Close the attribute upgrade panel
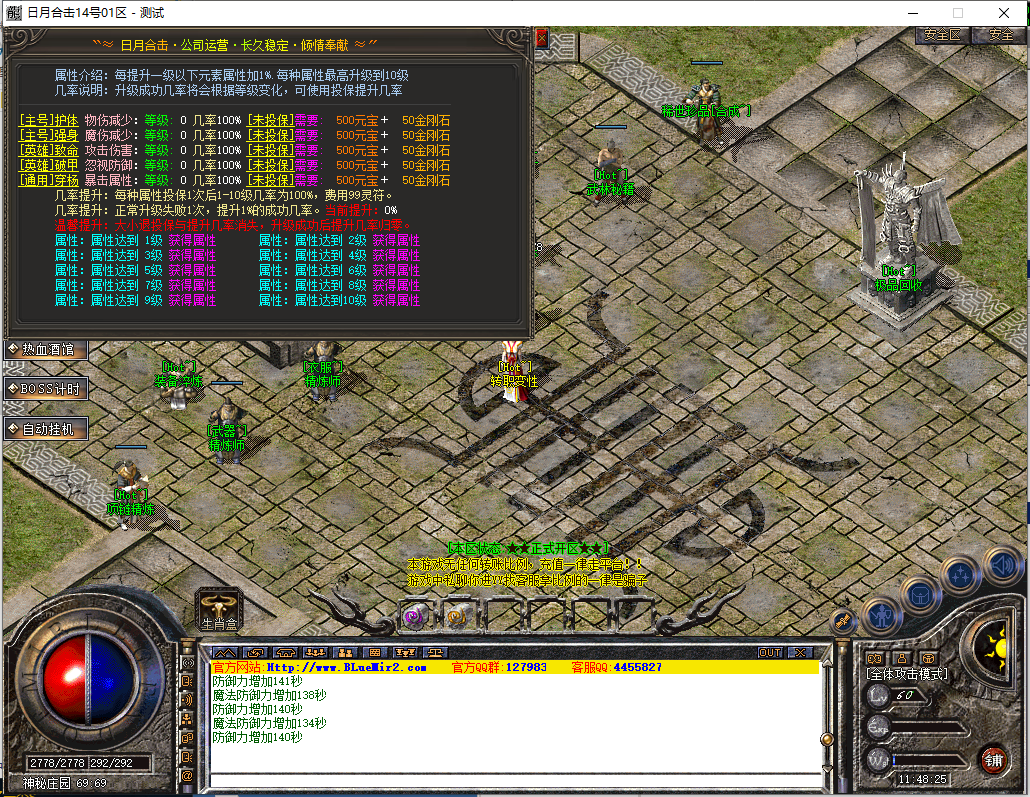Viewport: 1030px width, 797px height. 542,39
